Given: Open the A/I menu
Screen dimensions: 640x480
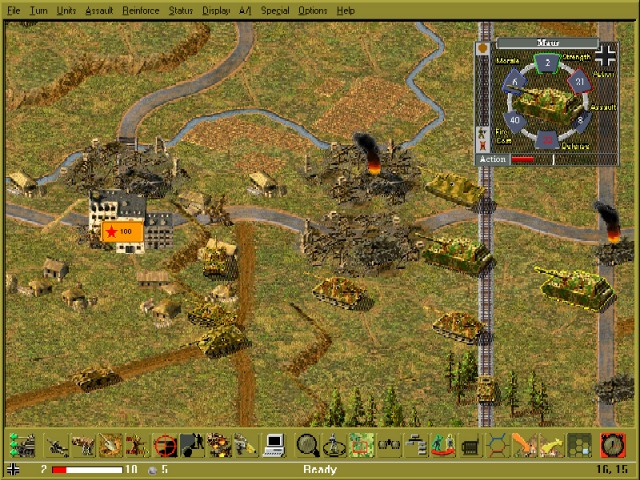Looking at the screenshot, I should 245,10.
